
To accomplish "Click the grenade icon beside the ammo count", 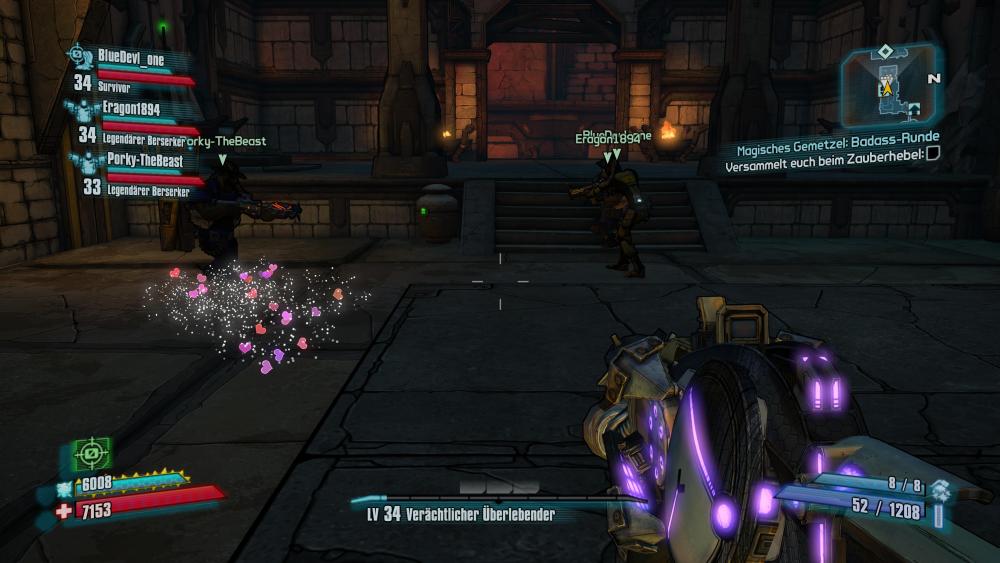I will coord(940,490).
